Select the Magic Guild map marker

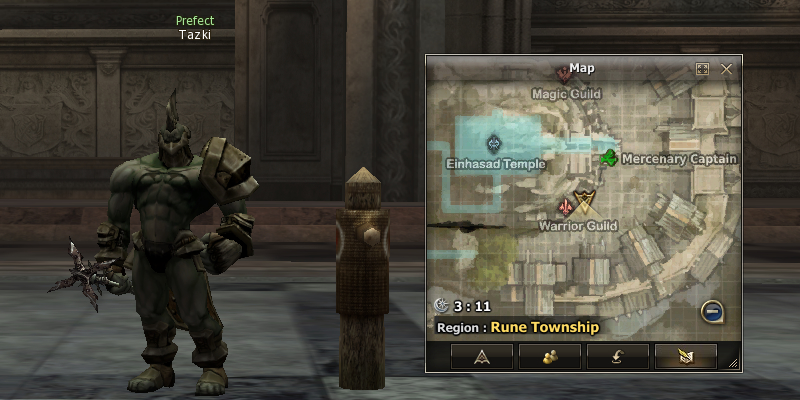tap(565, 75)
